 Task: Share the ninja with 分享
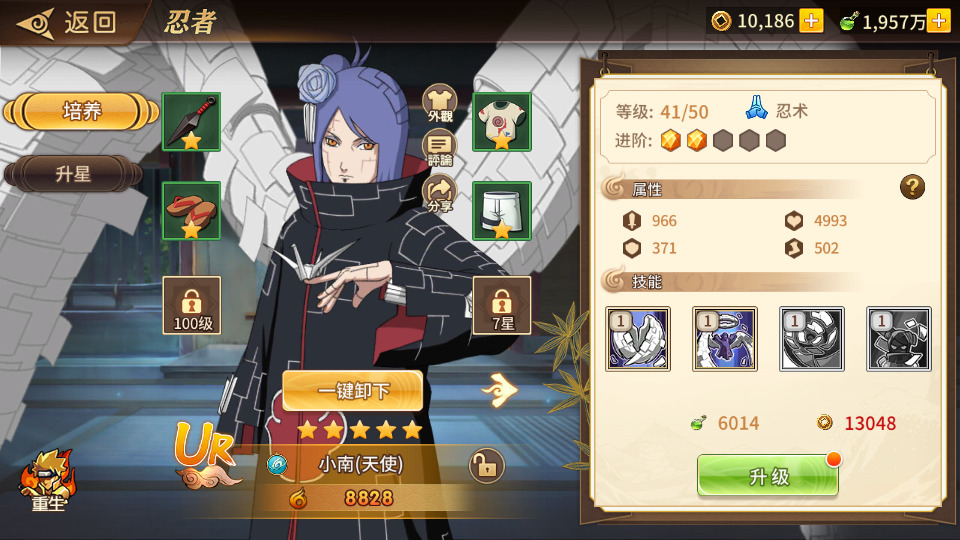(x=440, y=193)
